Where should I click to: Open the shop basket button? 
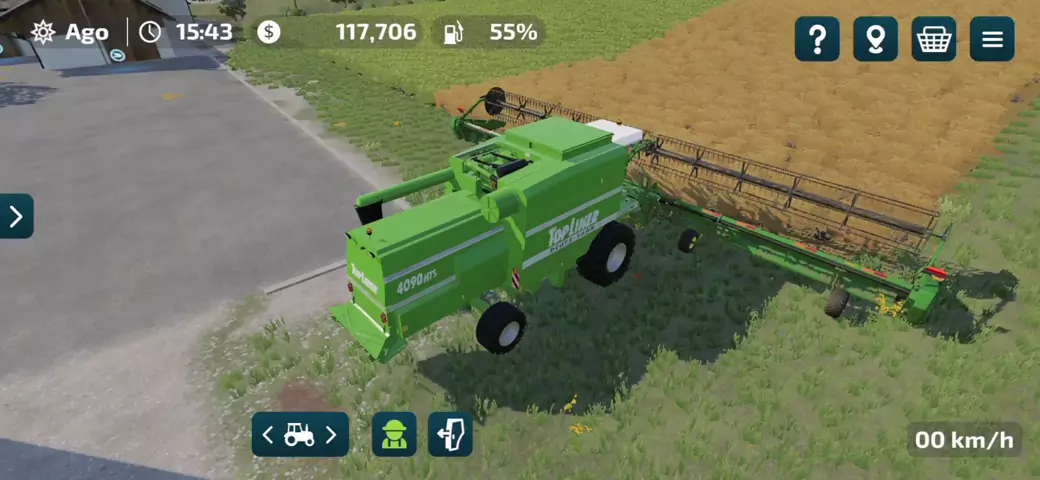[933, 39]
